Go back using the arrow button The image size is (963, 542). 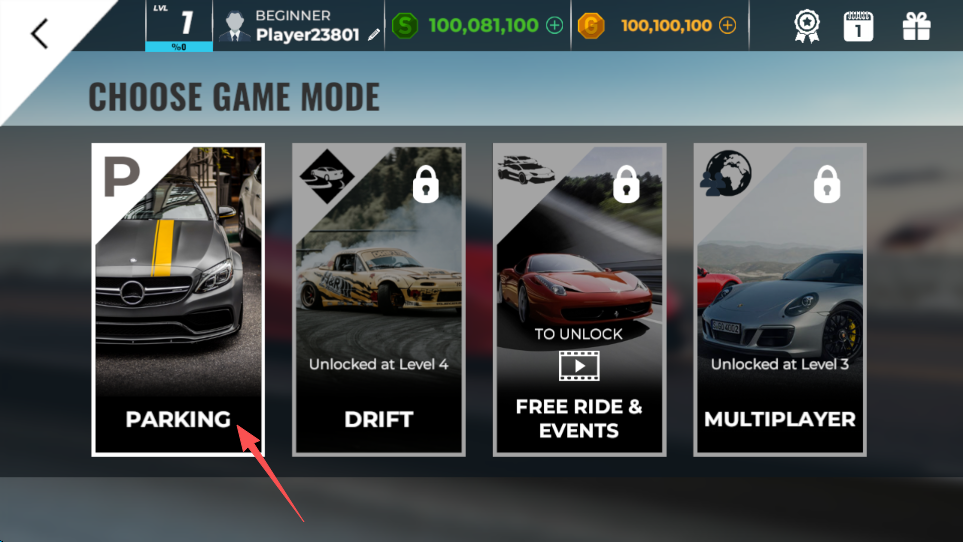(x=40, y=33)
